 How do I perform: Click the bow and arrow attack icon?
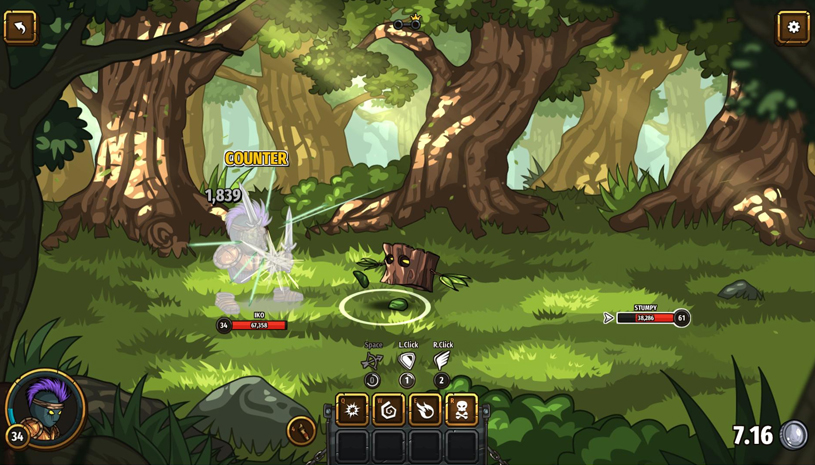[x=372, y=361]
